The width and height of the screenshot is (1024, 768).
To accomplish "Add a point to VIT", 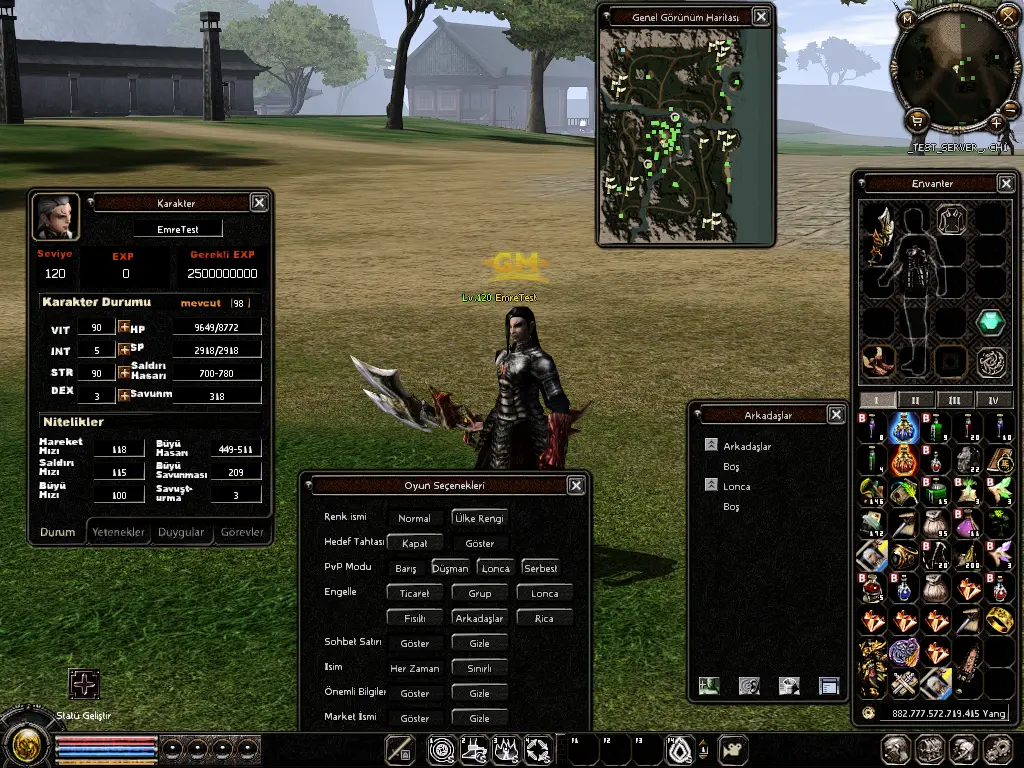I will pos(124,328).
